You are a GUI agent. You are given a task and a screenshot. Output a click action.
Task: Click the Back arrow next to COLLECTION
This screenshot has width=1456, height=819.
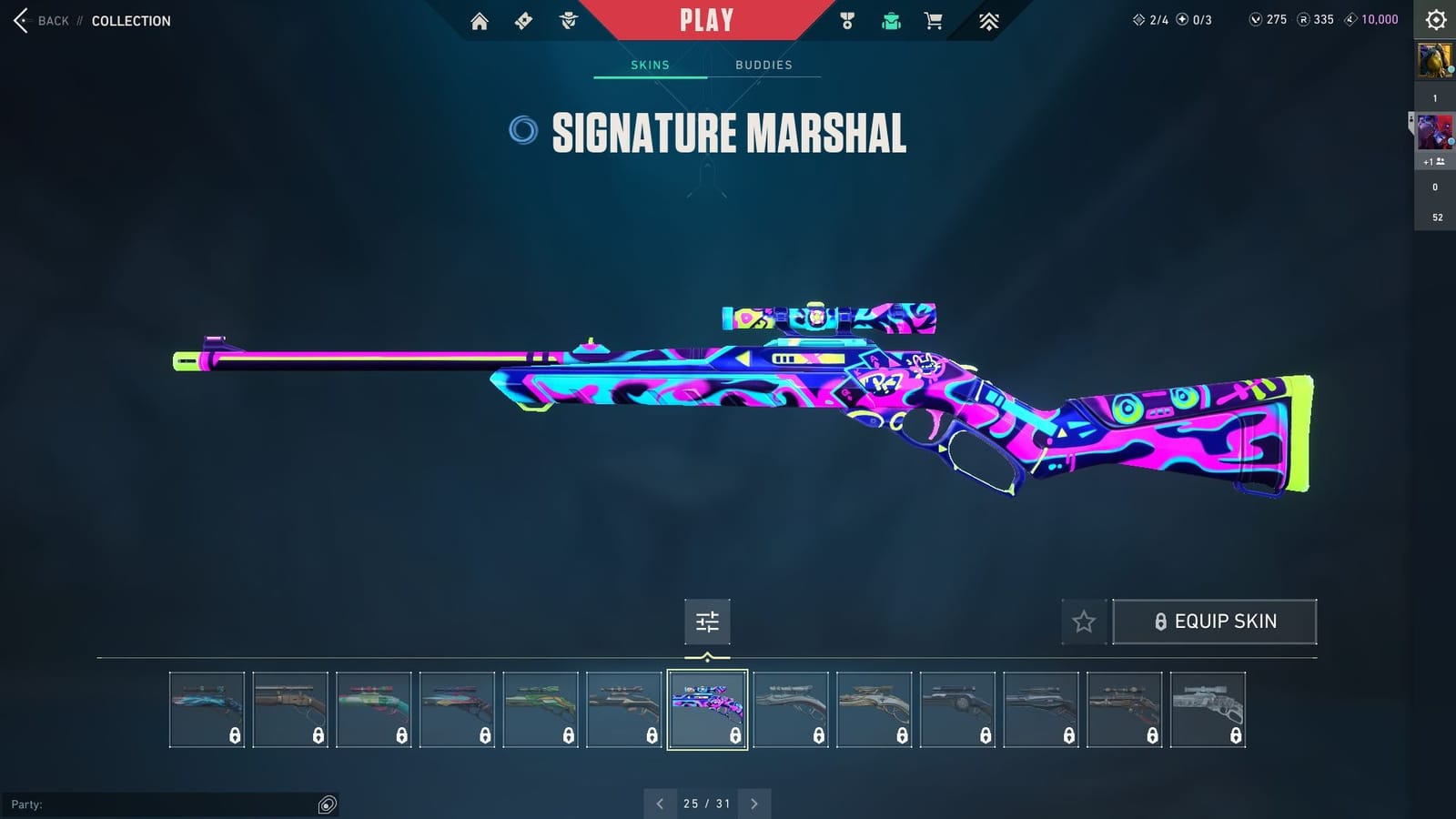pyautogui.click(x=19, y=20)
